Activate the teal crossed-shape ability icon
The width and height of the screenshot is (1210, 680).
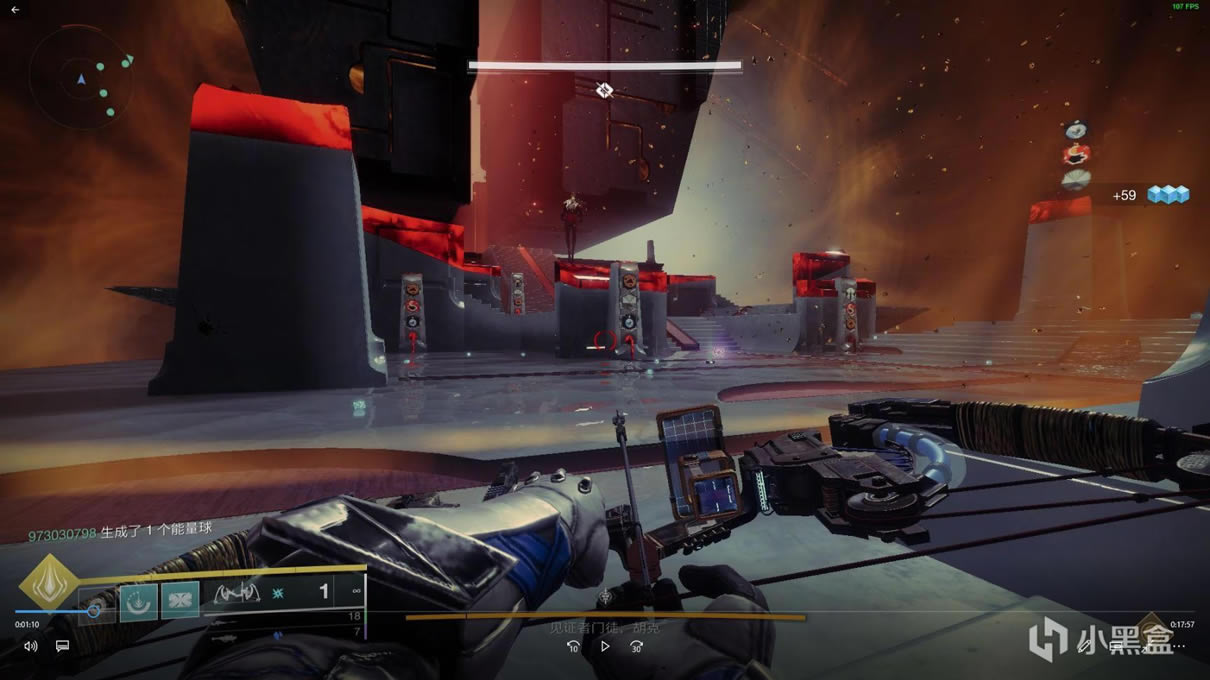pos(180,602)
